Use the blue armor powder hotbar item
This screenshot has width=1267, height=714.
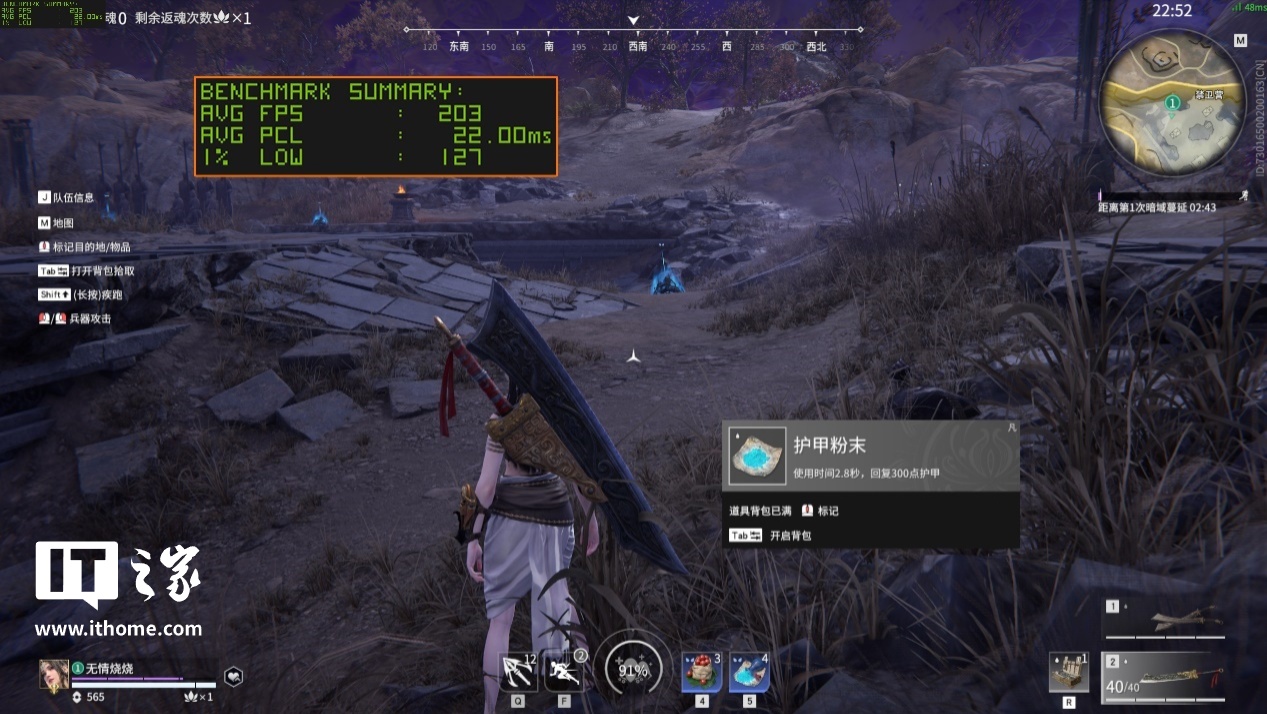tap(748, 671)
